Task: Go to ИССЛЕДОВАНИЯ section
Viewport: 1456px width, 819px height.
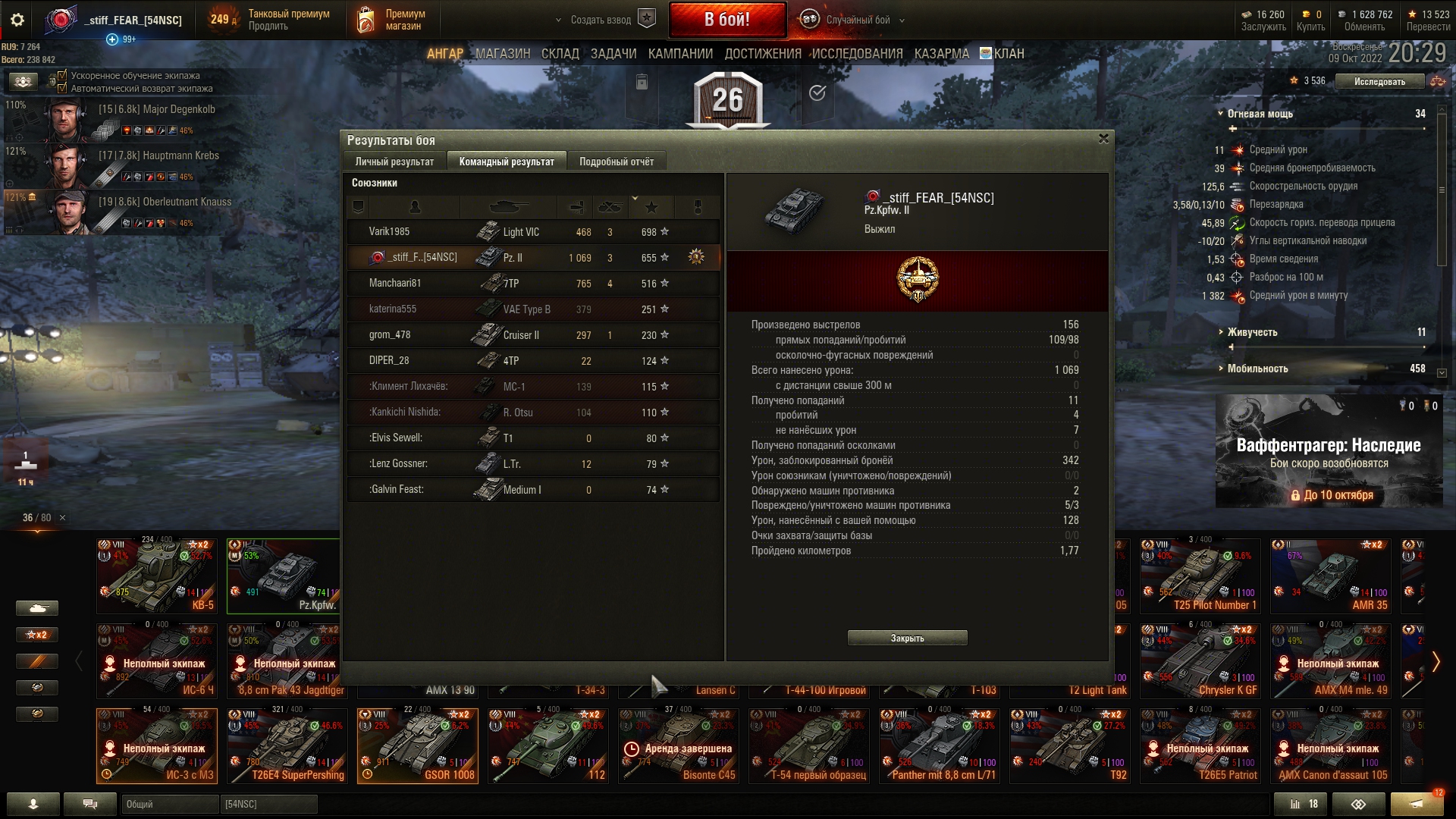Action: (x=857, y=54)
